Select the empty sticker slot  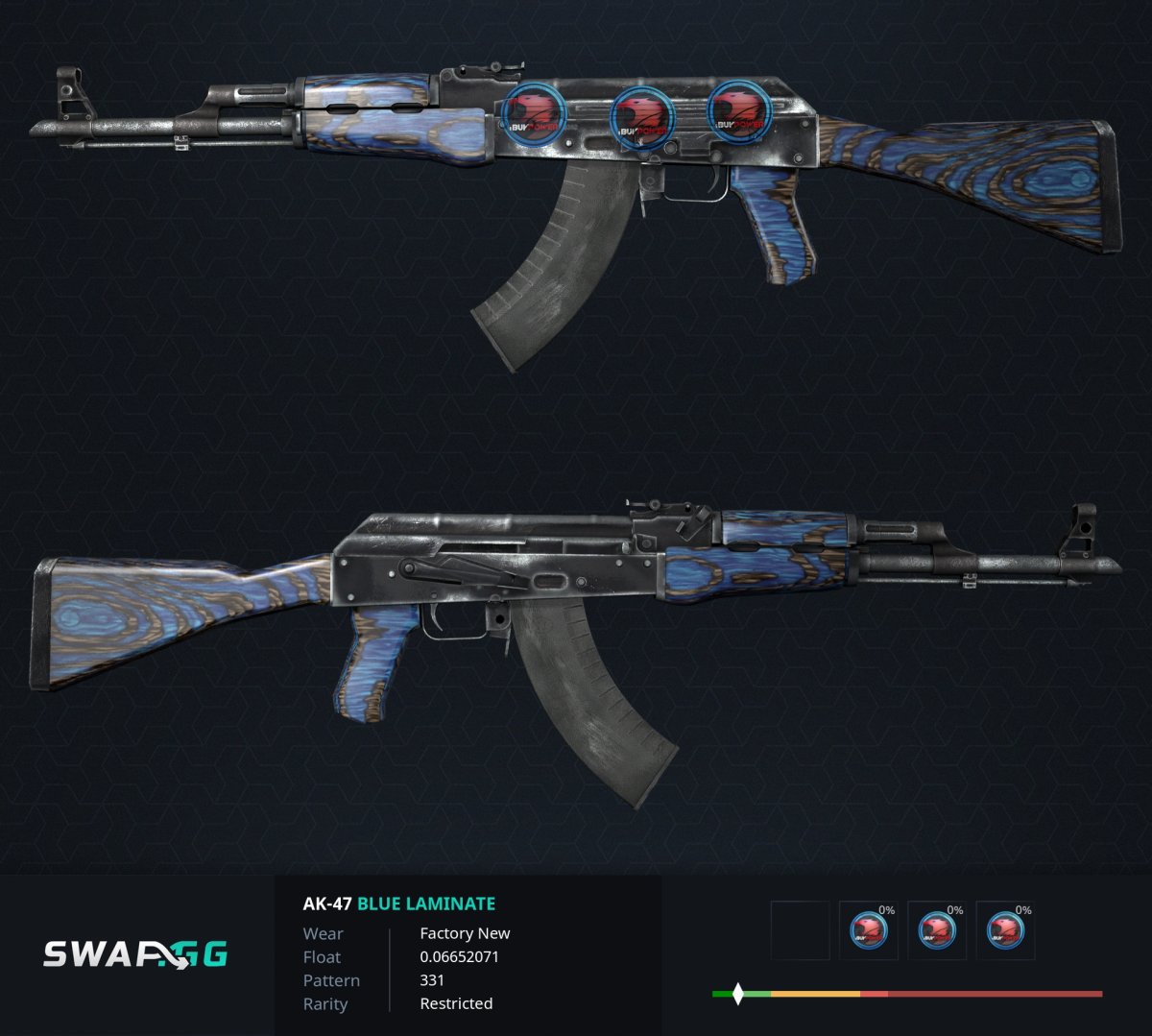click(x=800, y=930)
